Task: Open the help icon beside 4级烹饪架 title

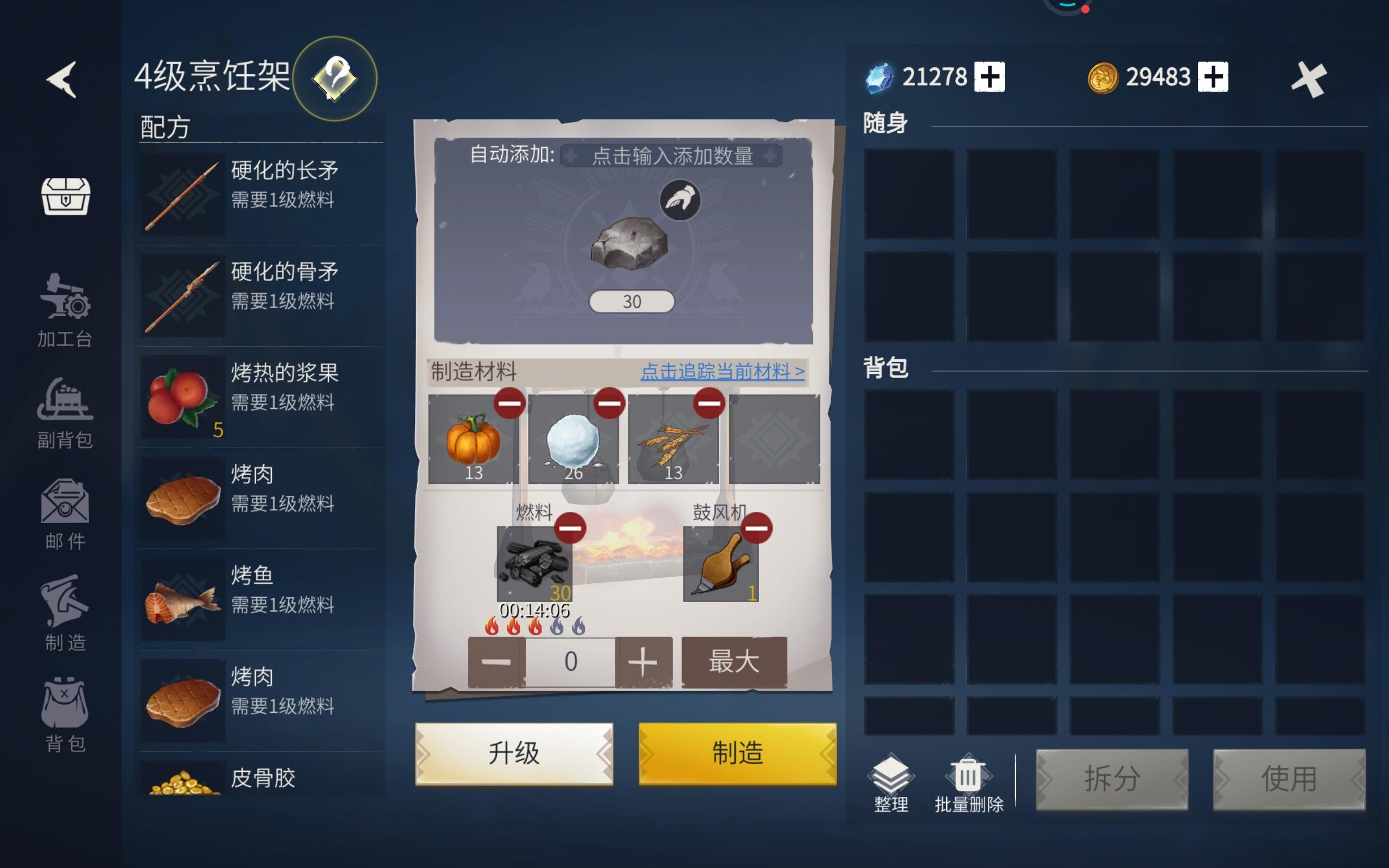Action: 334,79
